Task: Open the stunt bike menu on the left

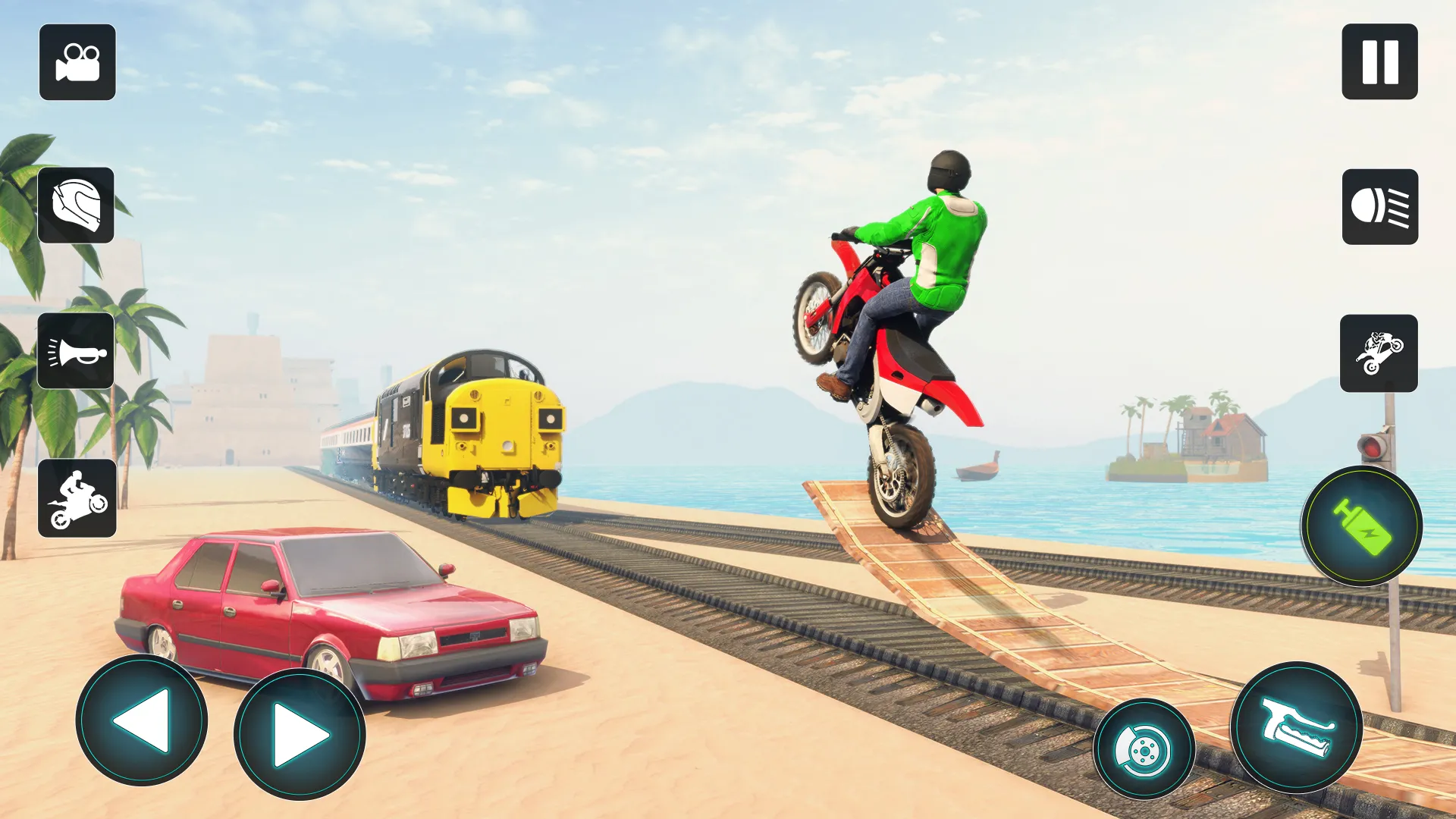Action: [77, 497]
